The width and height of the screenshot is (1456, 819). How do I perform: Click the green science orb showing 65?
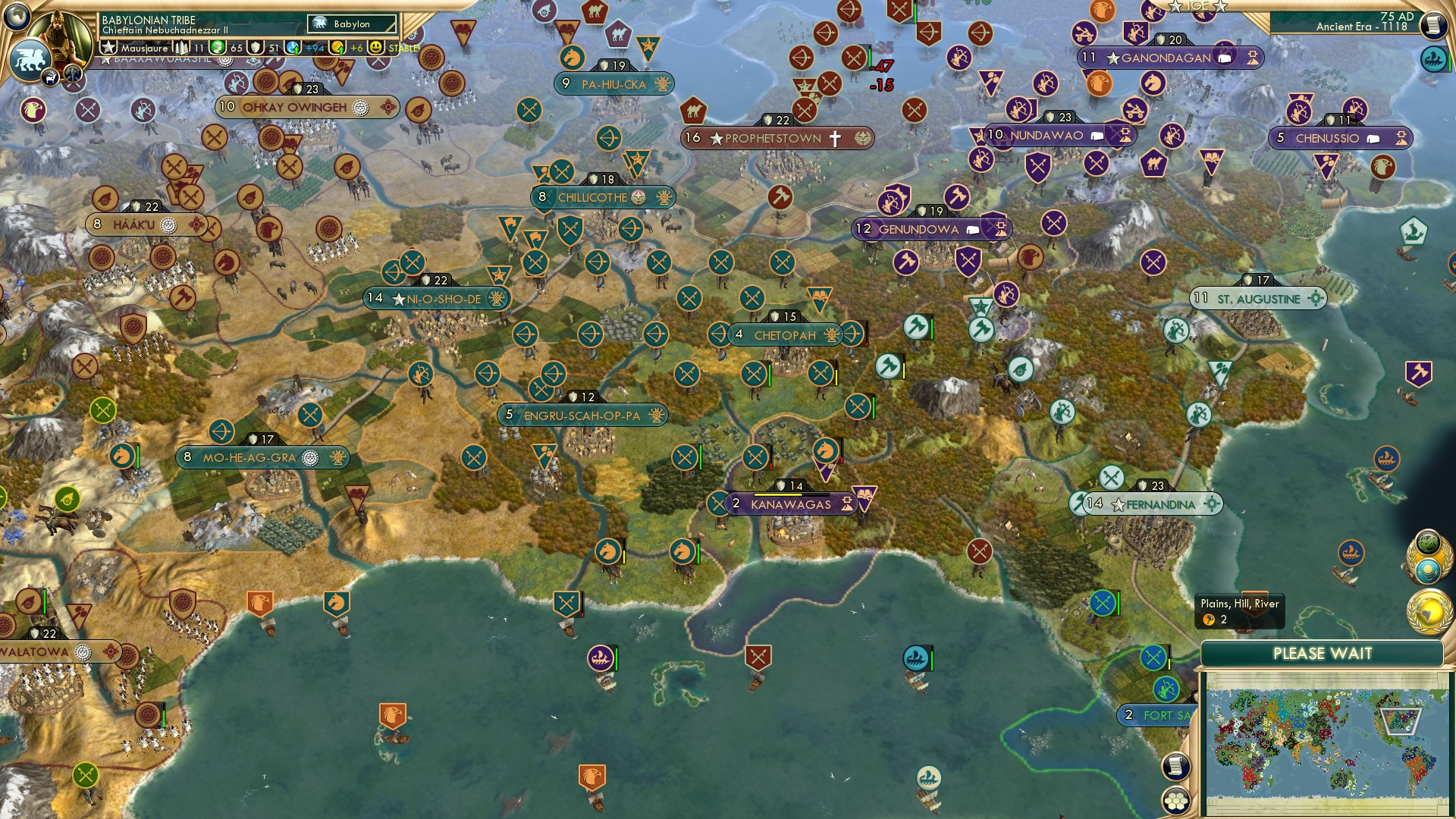[218, 48]
